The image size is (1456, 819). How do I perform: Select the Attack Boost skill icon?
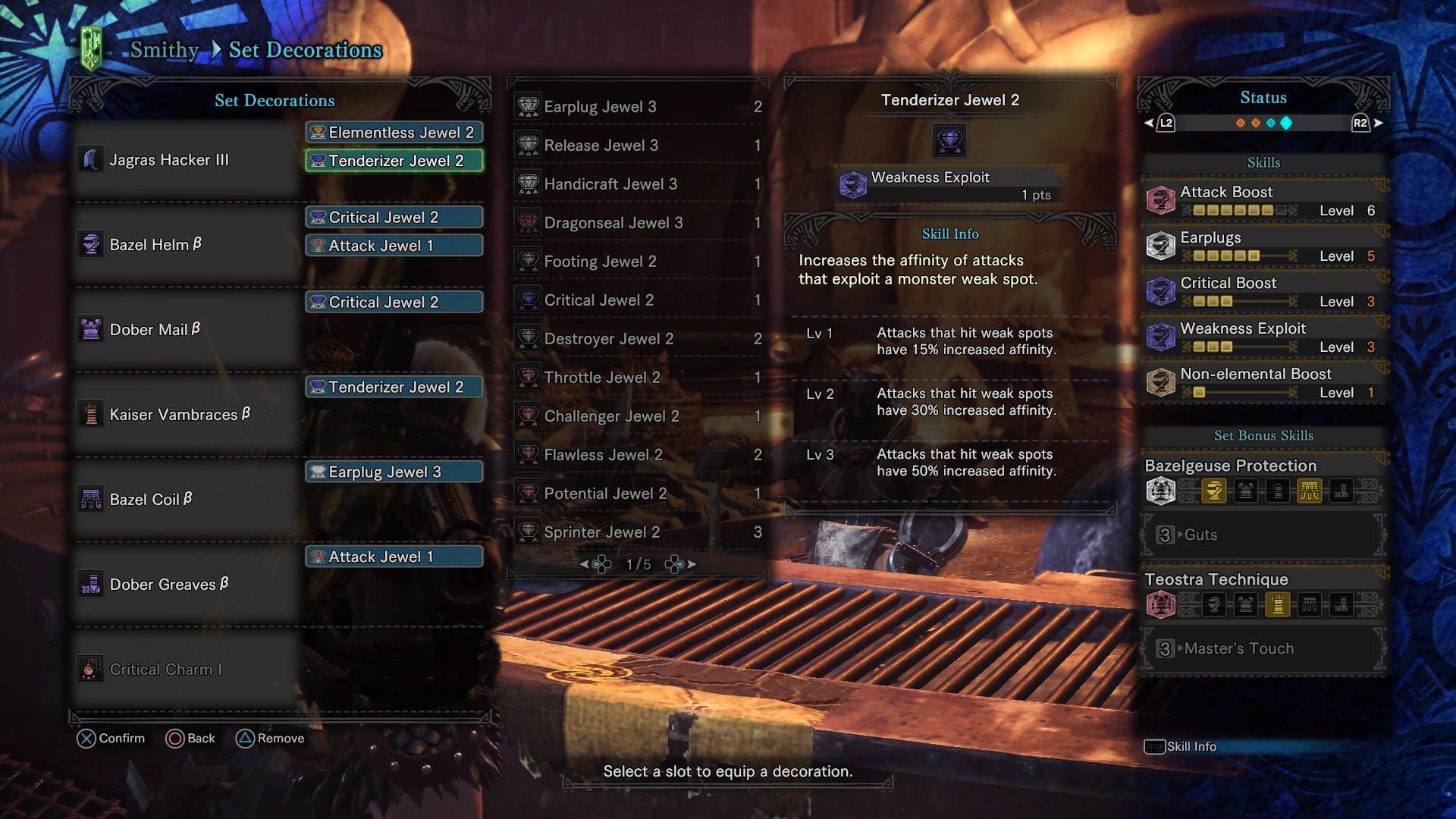point(1160,199)
